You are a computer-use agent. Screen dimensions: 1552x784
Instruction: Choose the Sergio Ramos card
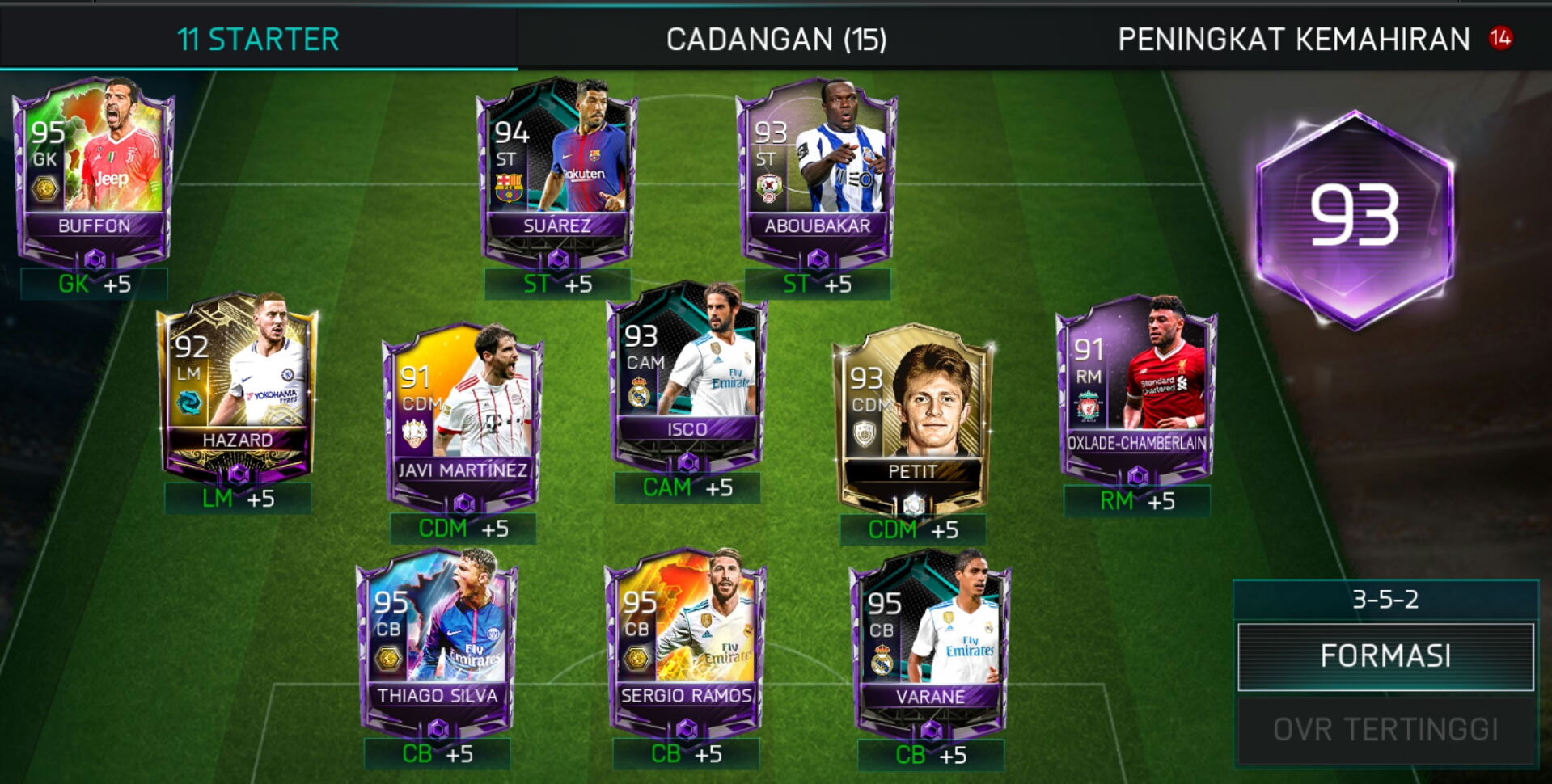(686, 643)
